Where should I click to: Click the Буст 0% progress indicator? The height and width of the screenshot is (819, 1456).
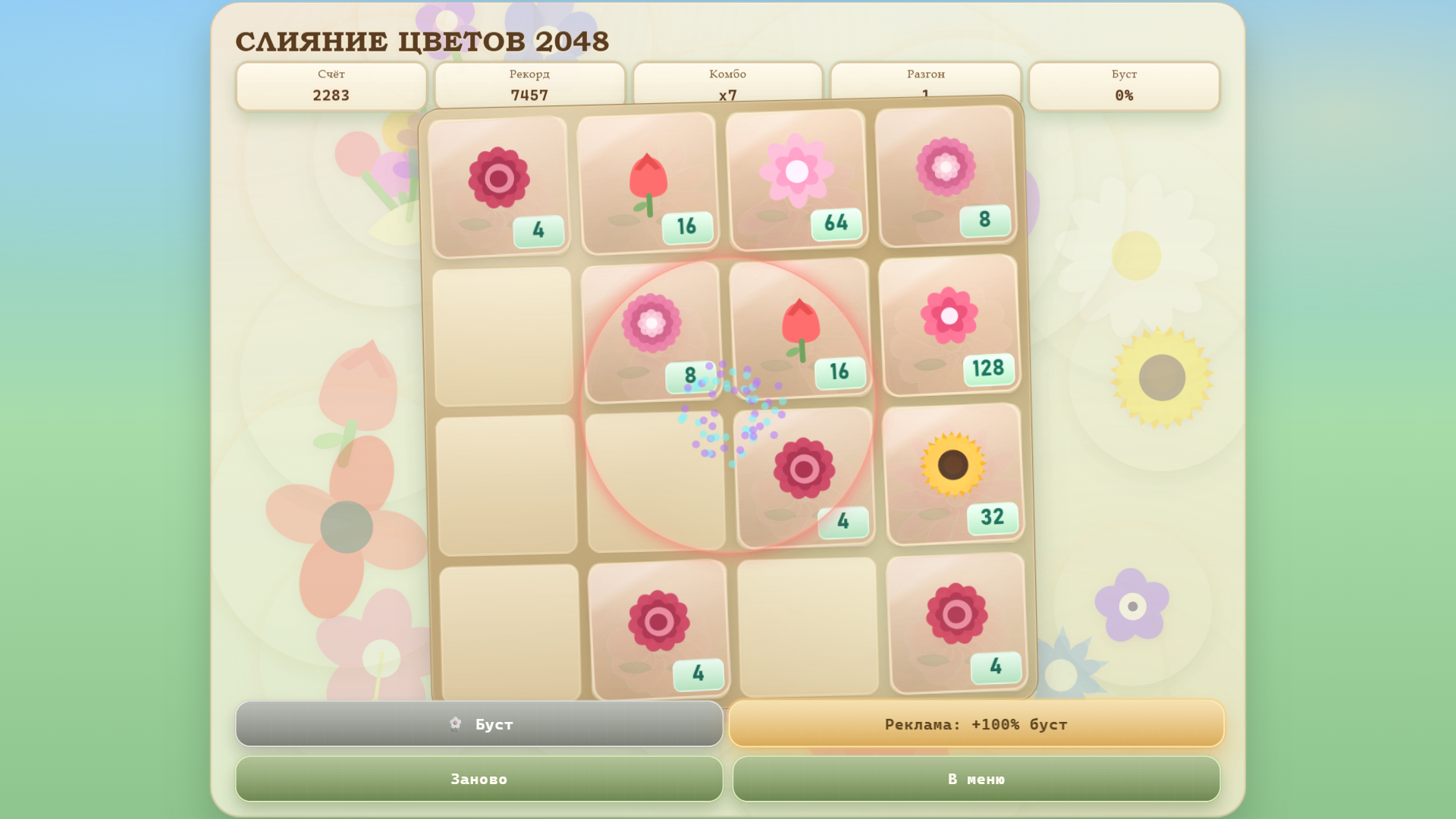1125,85
